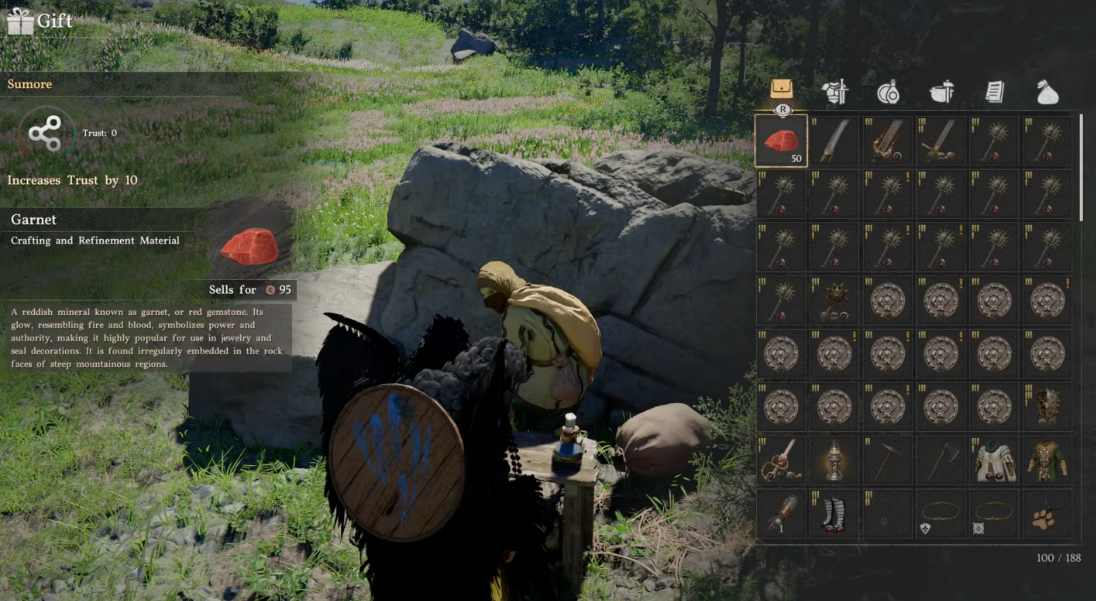Select the white robe armor slot
This screenshot has height=601, width=1096.
994,460
